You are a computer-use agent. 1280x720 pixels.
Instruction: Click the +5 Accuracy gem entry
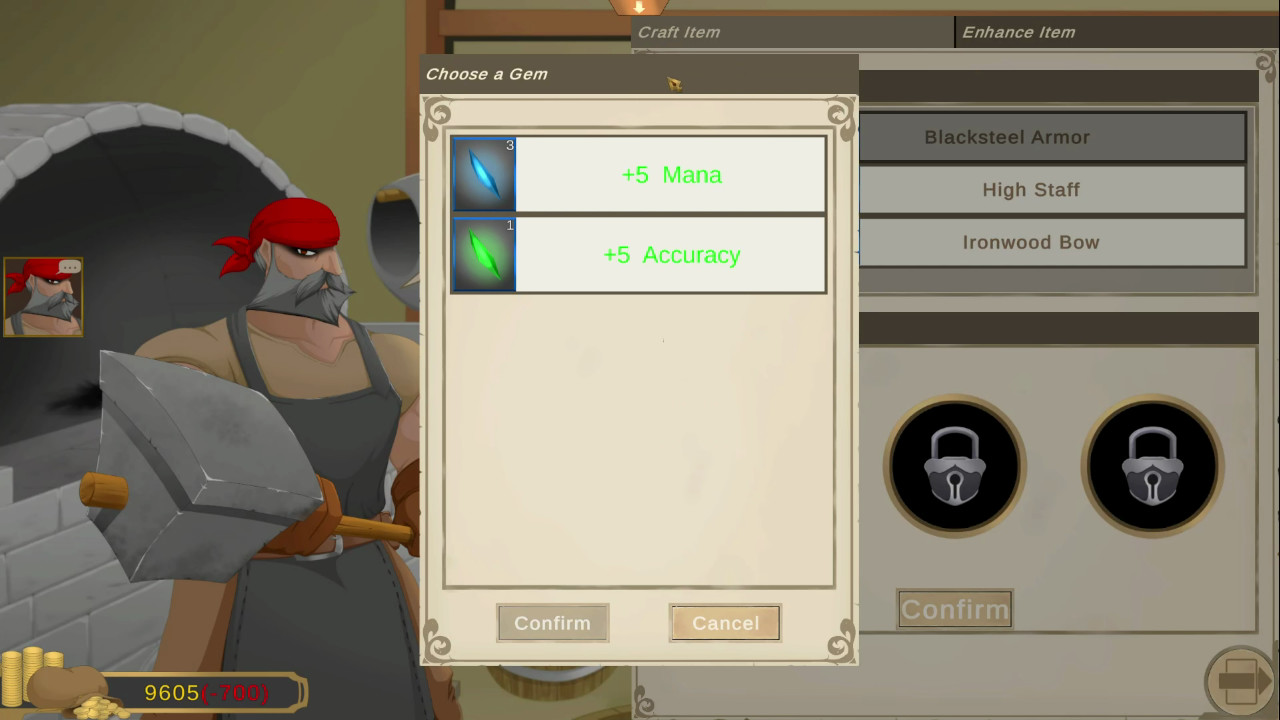coord(670,255)
